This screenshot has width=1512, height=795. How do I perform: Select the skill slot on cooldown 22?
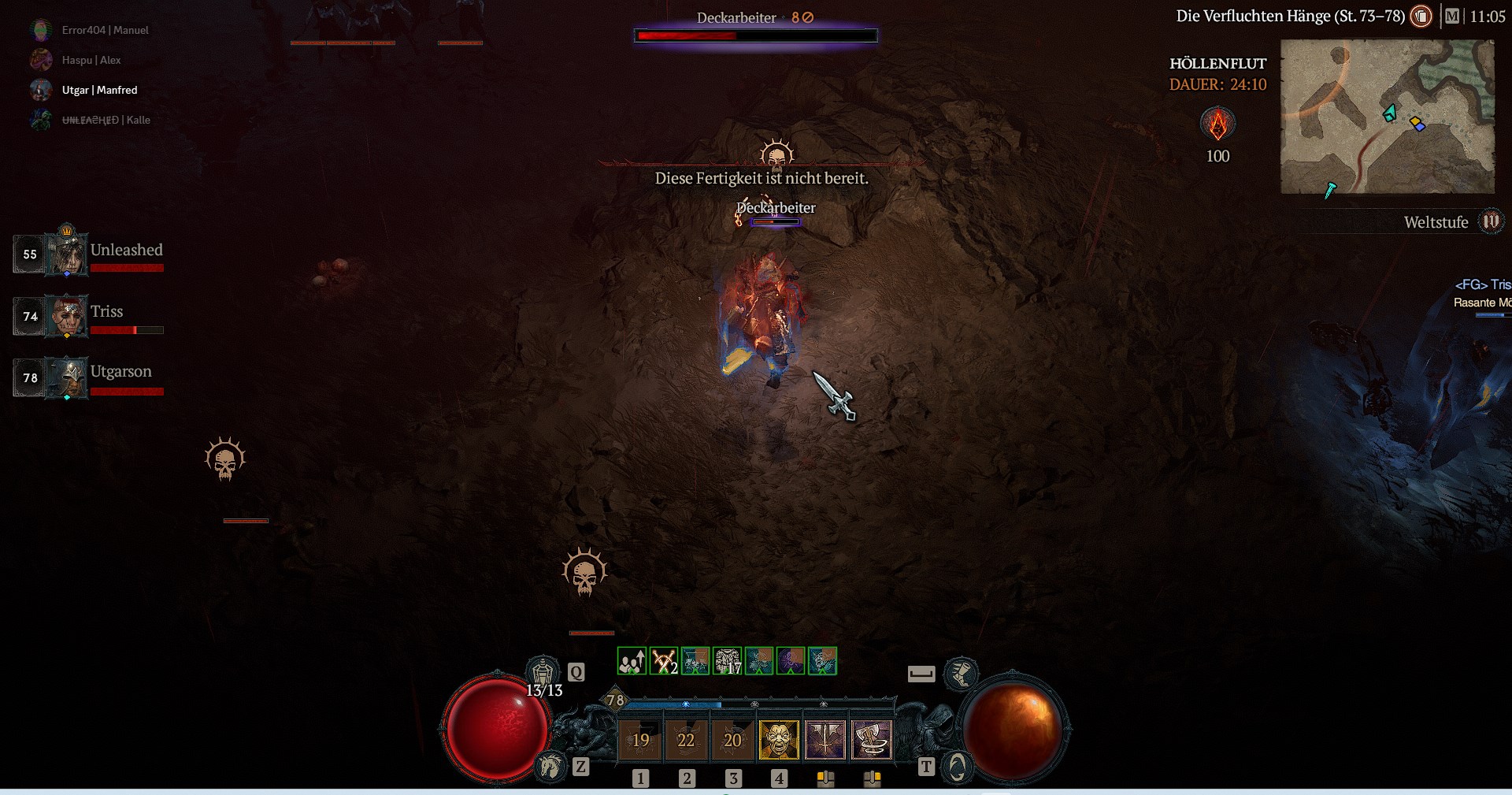point(686,740)
